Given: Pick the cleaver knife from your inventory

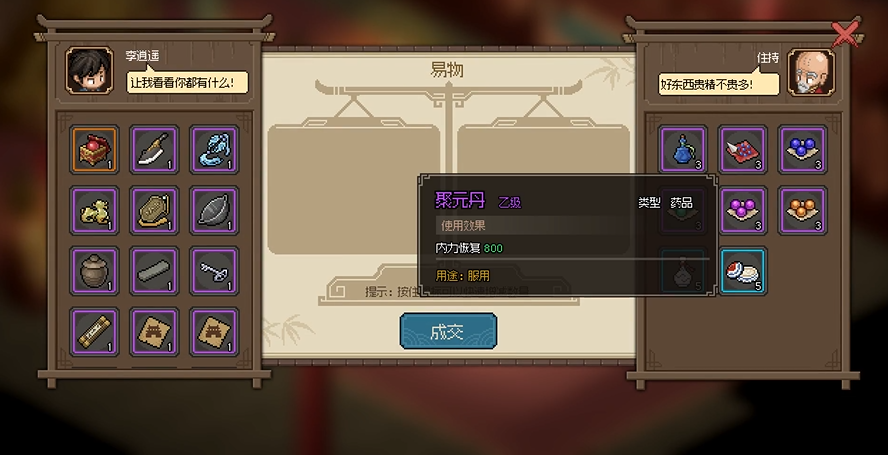Looking at the screenshot, I should click(154, 150).
